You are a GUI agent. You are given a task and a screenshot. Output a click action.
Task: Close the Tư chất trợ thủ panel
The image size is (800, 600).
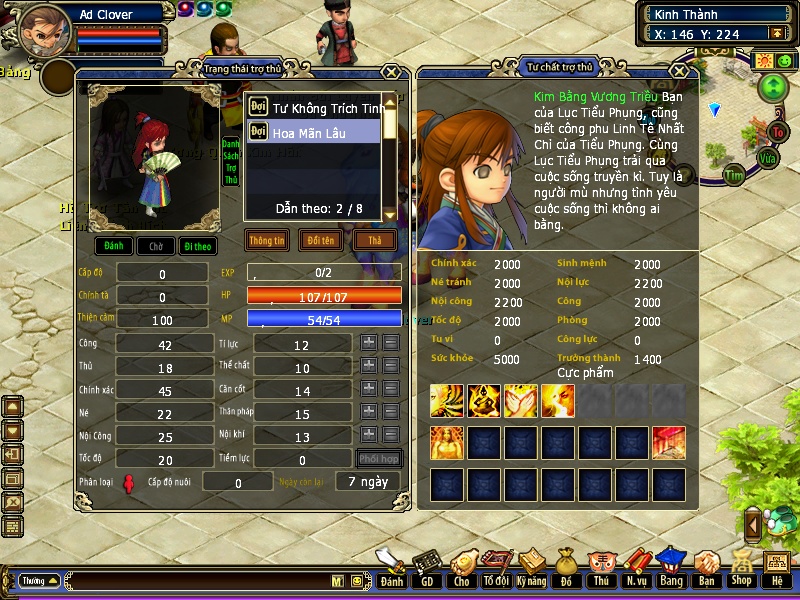680,72
